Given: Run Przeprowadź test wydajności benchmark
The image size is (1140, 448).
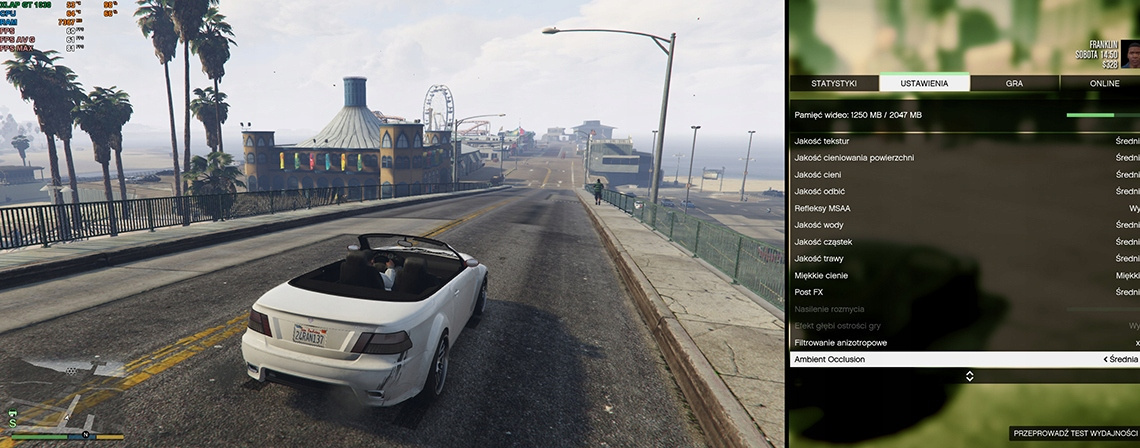Looking at the screenshot, I should [1073, 434].
